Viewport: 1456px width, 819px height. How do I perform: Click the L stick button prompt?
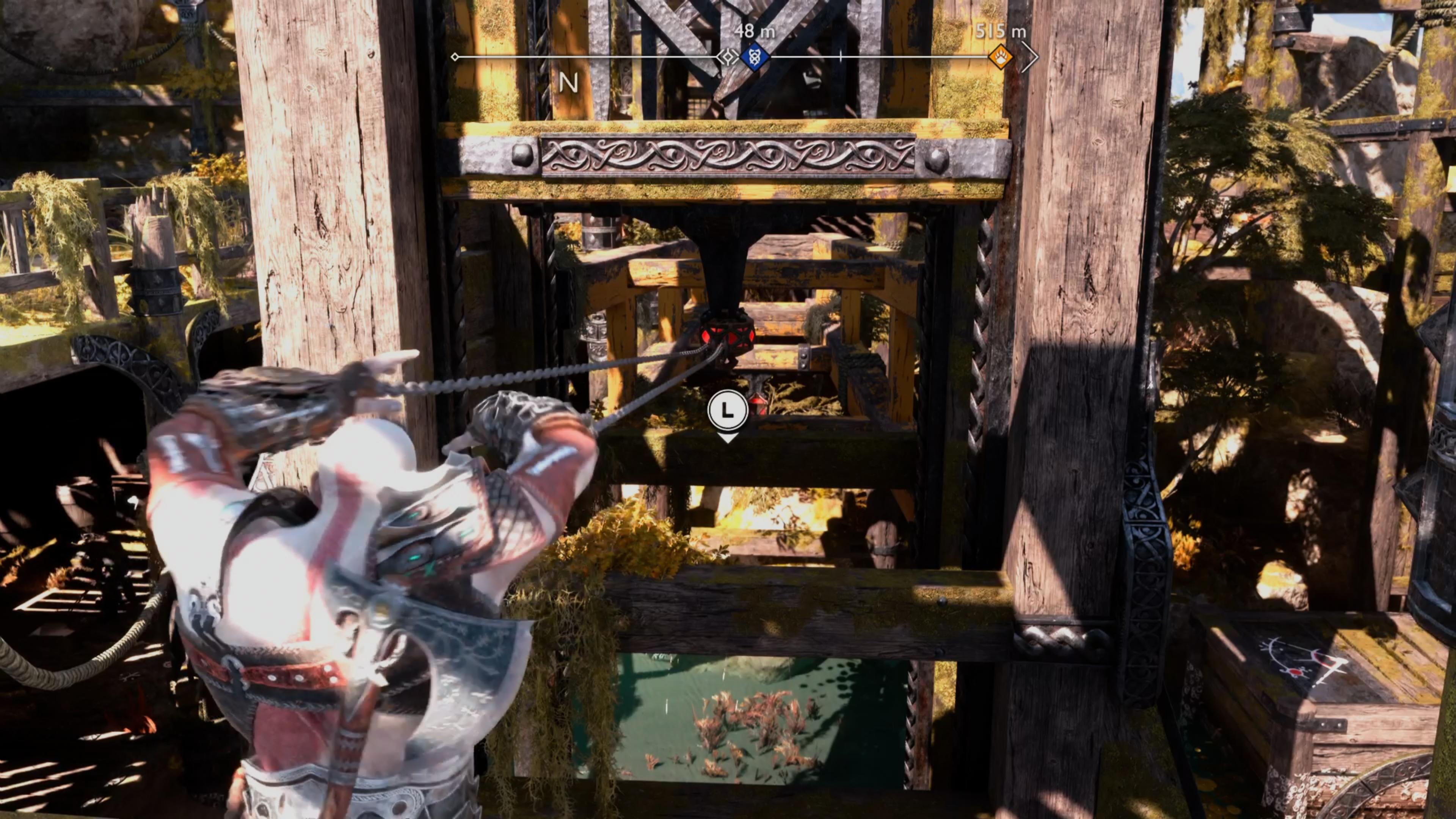[x=728, y=411]
